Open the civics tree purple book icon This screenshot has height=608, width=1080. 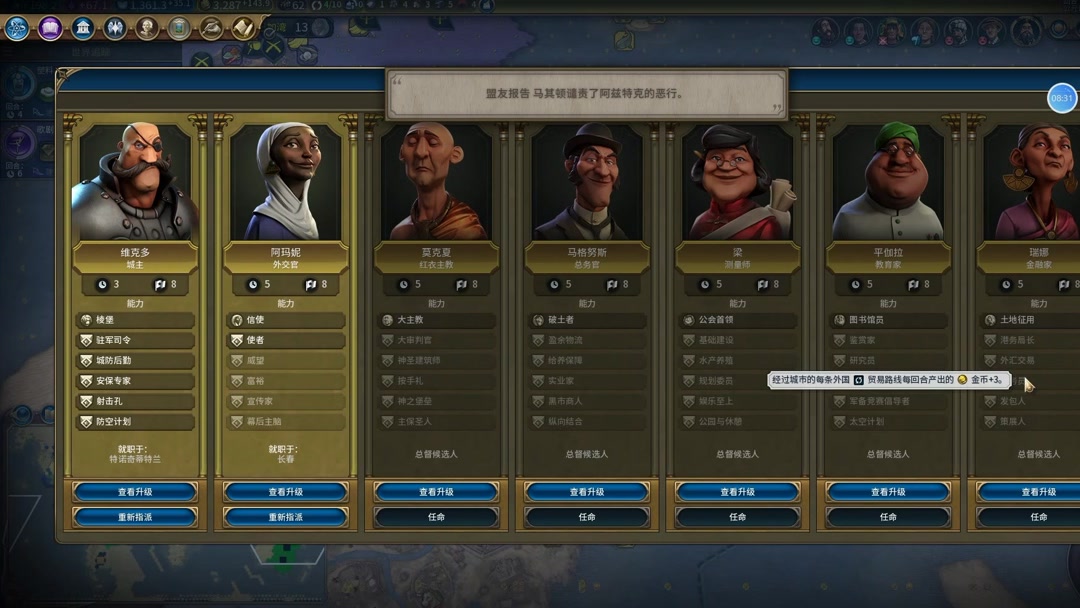50,28
